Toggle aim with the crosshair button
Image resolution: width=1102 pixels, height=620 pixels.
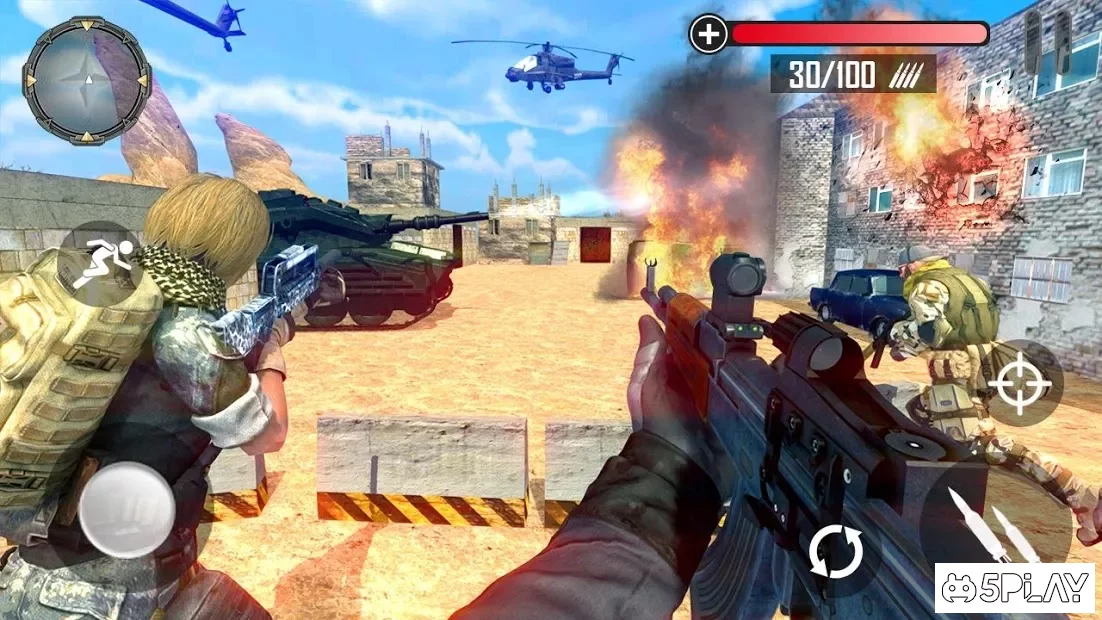(1020, 384)
